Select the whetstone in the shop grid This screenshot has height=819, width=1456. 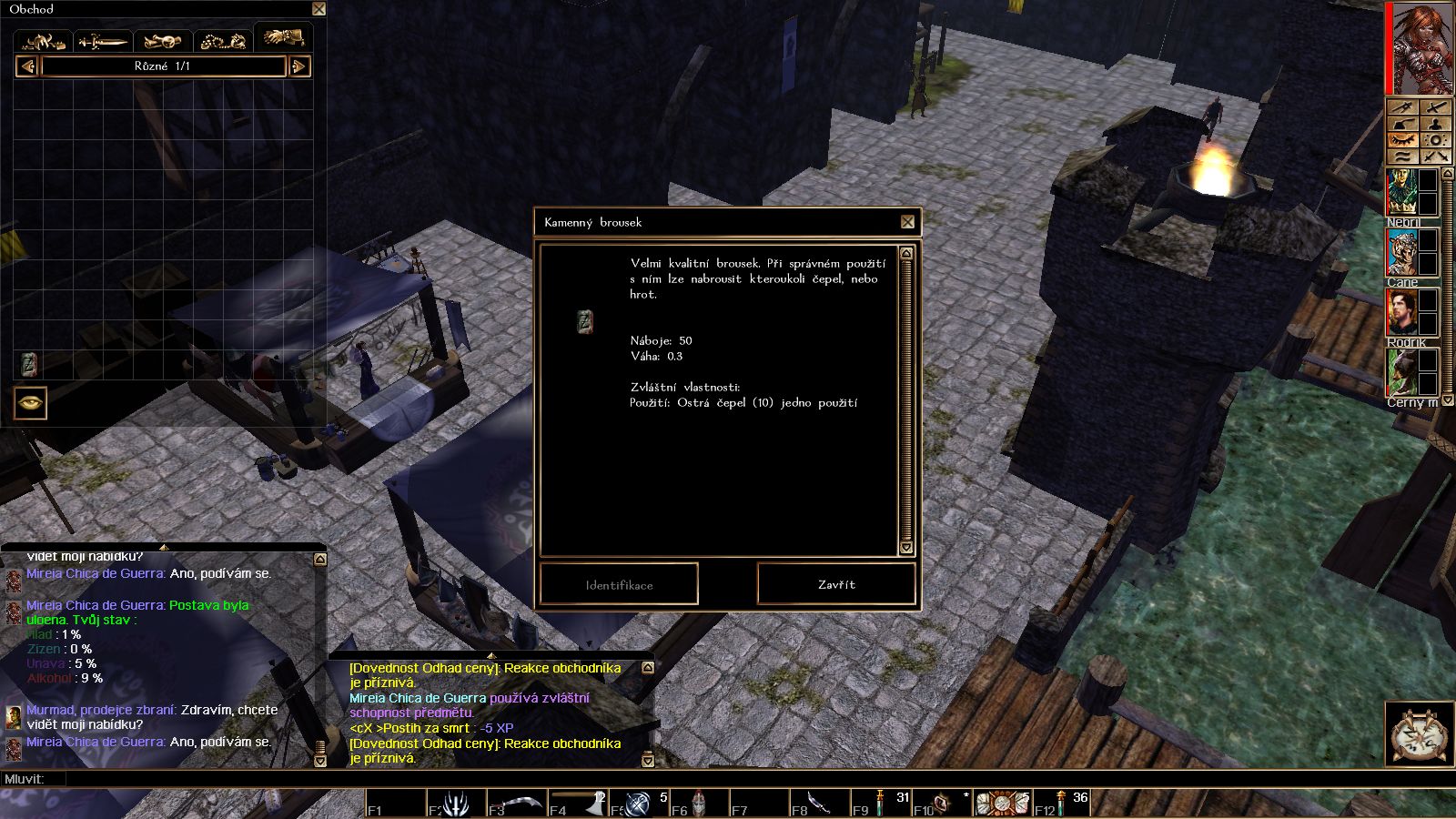[x=28, y=364]
